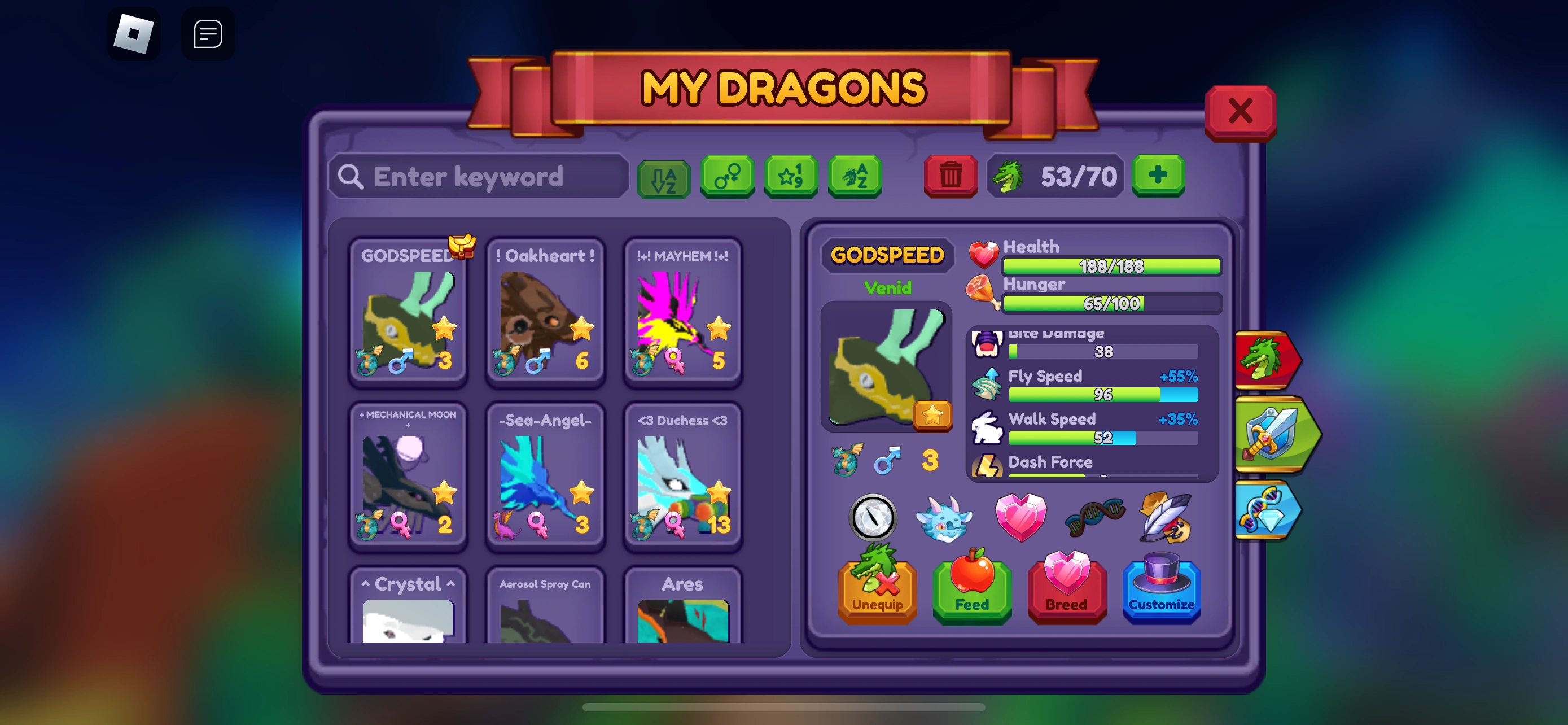Sort dragons by name A-Z icon

[855, 177]
